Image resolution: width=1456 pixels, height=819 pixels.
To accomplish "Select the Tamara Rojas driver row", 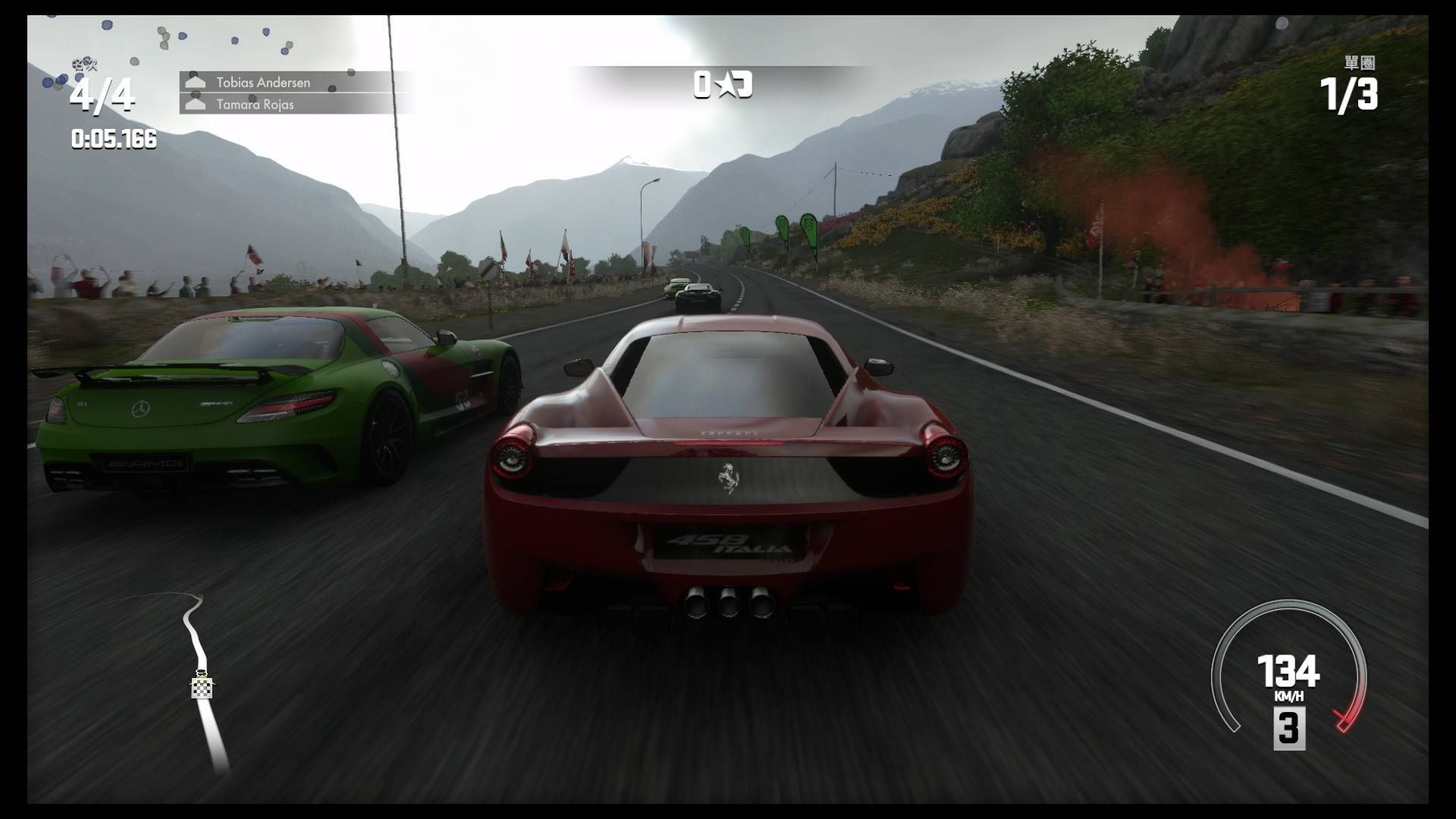I will (x=255, y=104).
